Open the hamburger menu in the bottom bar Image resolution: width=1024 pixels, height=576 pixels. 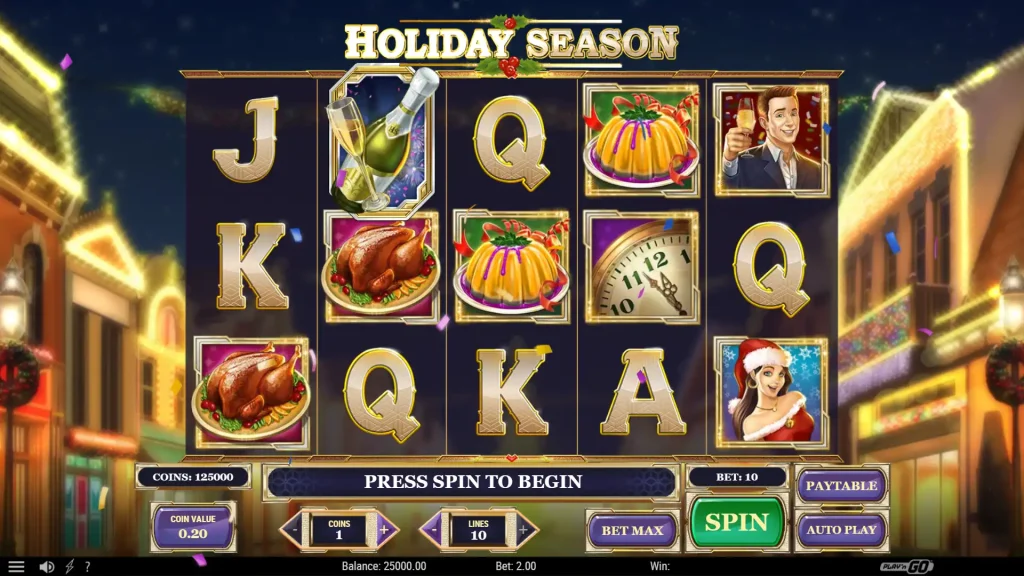17,567
